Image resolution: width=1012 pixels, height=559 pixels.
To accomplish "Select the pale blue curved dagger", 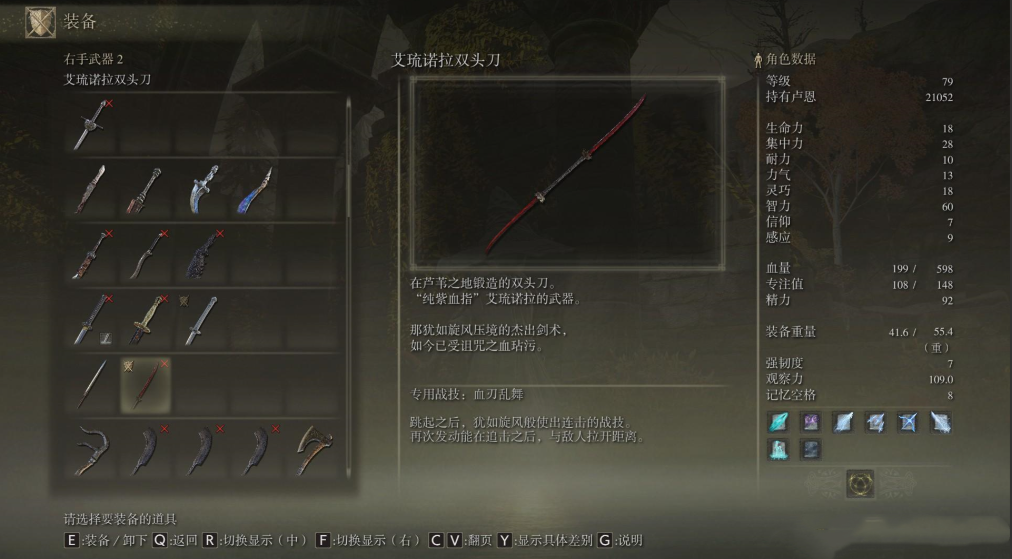I will [x=200, y=189].
